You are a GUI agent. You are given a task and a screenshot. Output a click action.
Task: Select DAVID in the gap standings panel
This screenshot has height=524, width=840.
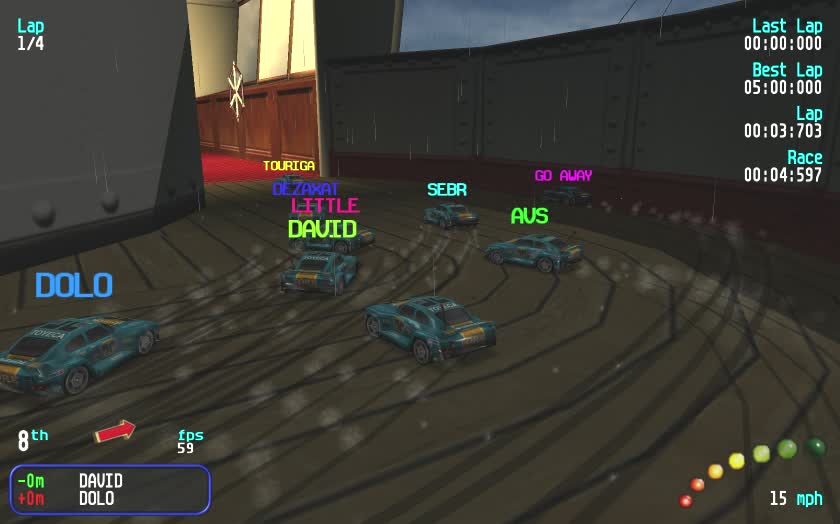pos(100,481)
